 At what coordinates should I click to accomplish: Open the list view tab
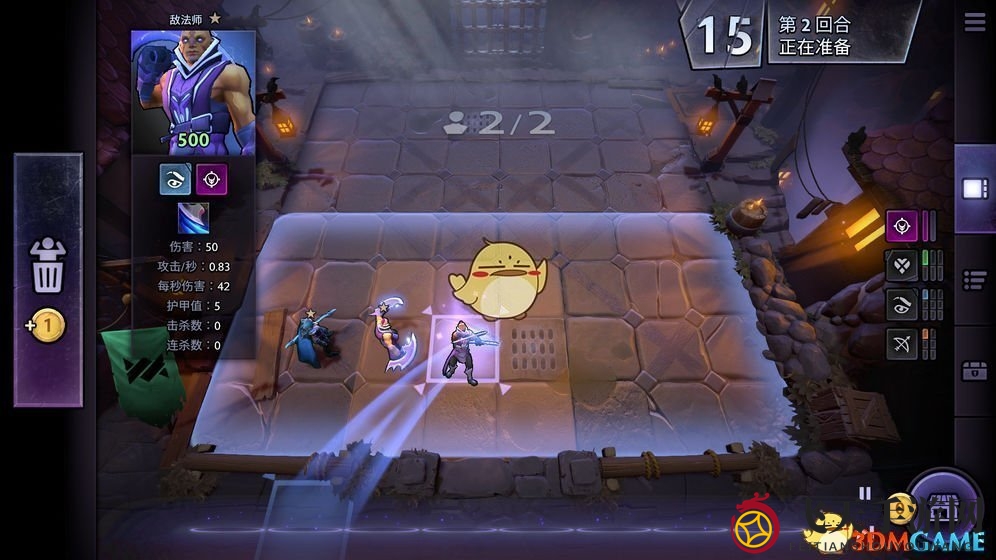(x=974, y=280)
